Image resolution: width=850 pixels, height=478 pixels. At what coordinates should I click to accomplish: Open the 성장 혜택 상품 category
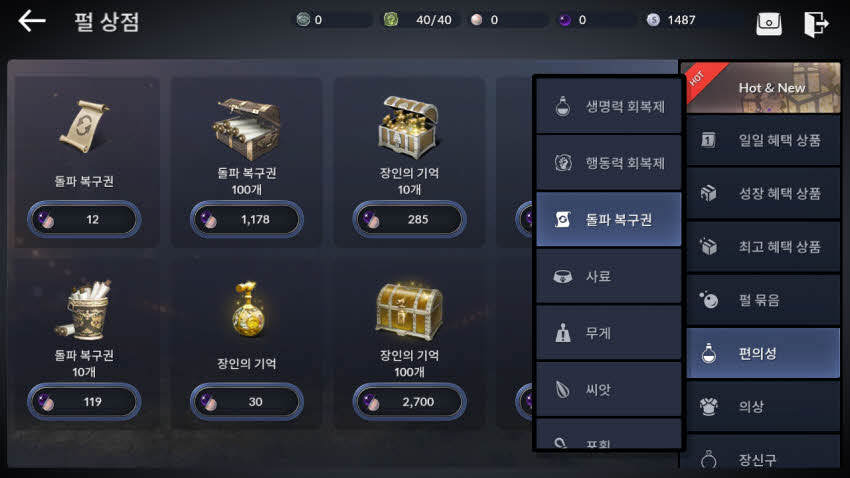pos(763,193)
